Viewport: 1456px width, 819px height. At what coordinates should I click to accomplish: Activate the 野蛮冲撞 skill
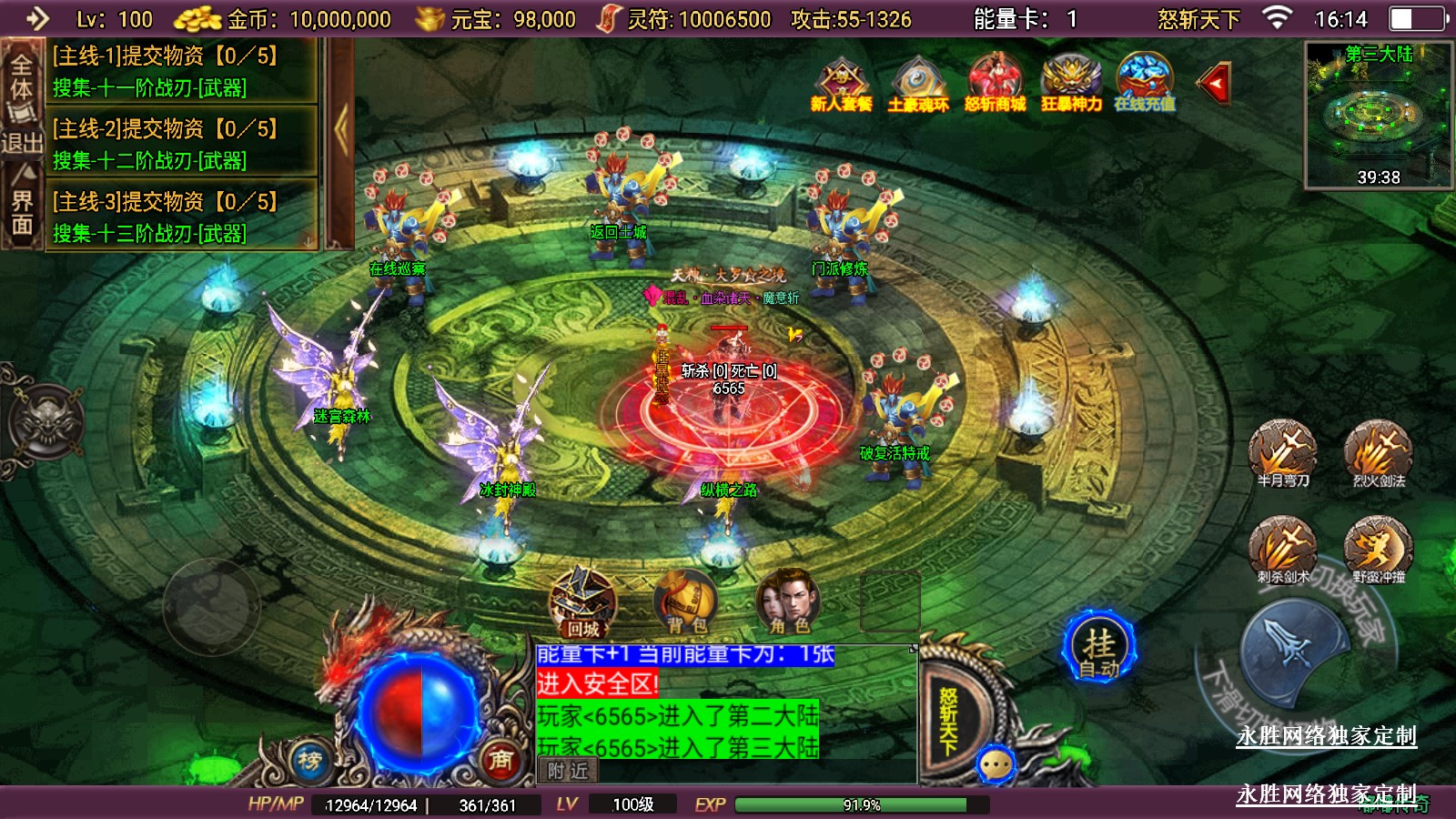1379,547
